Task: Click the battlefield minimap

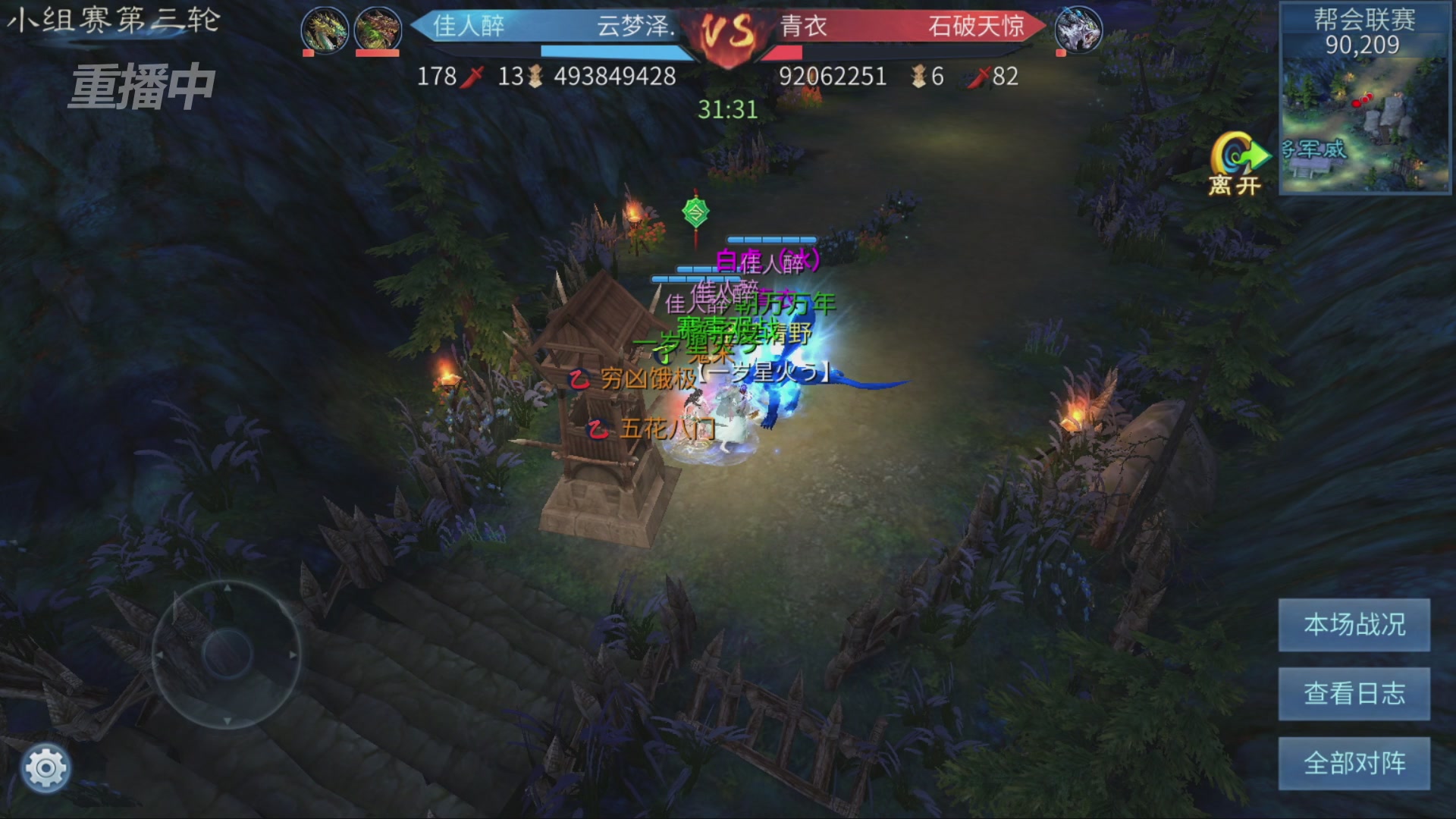Action: 1363,121
